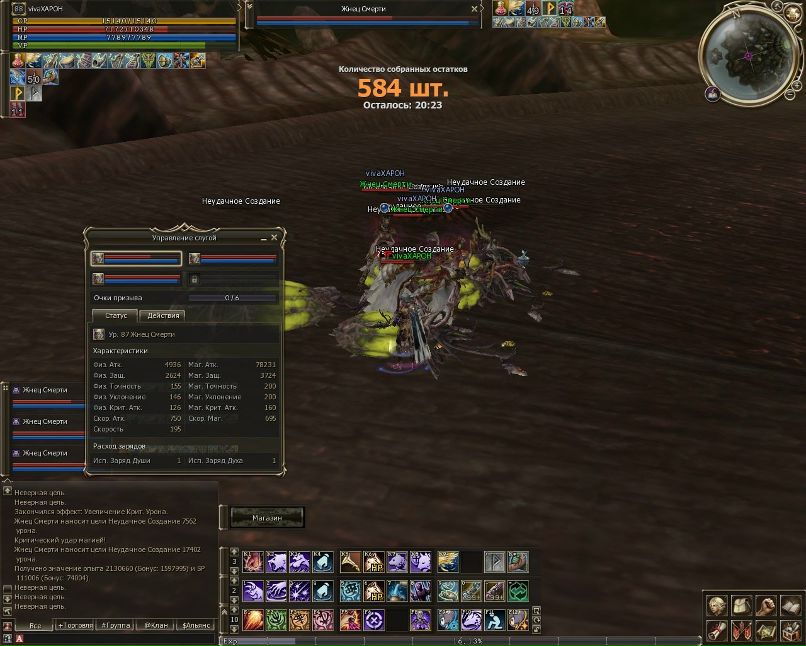Image resolution: width=806 pixels, height=646 pixels.
Task: Close the Управление слугой window
Action: pyautogui.click(x=275, y=238)
